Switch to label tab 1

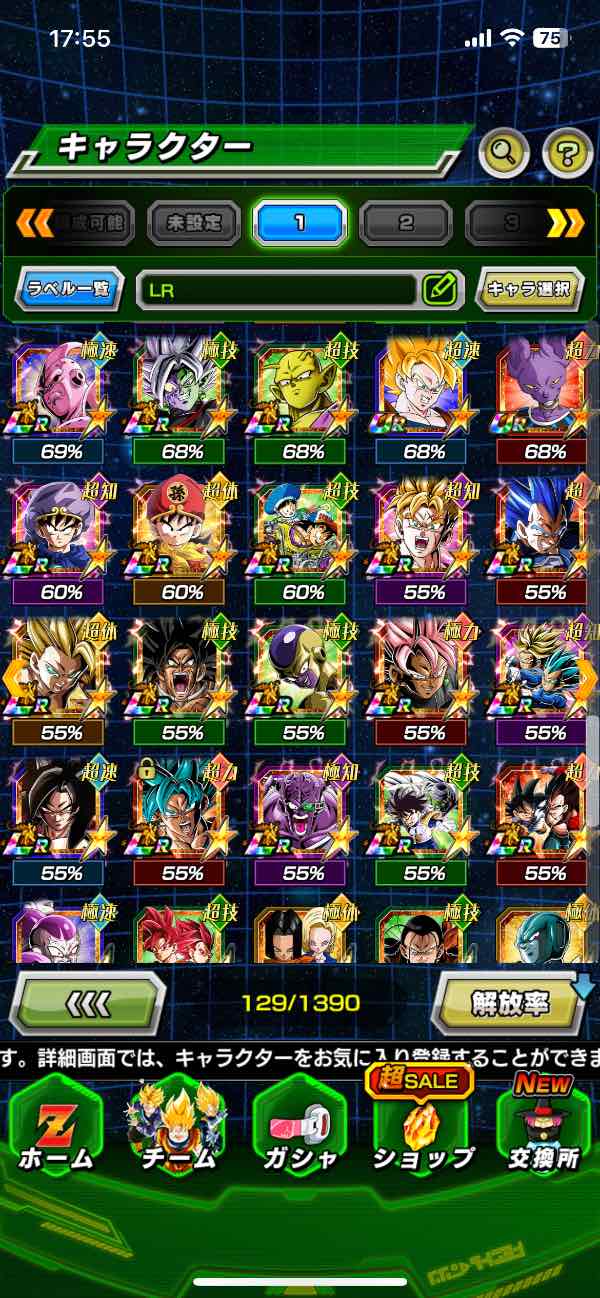tap(299, 222)
